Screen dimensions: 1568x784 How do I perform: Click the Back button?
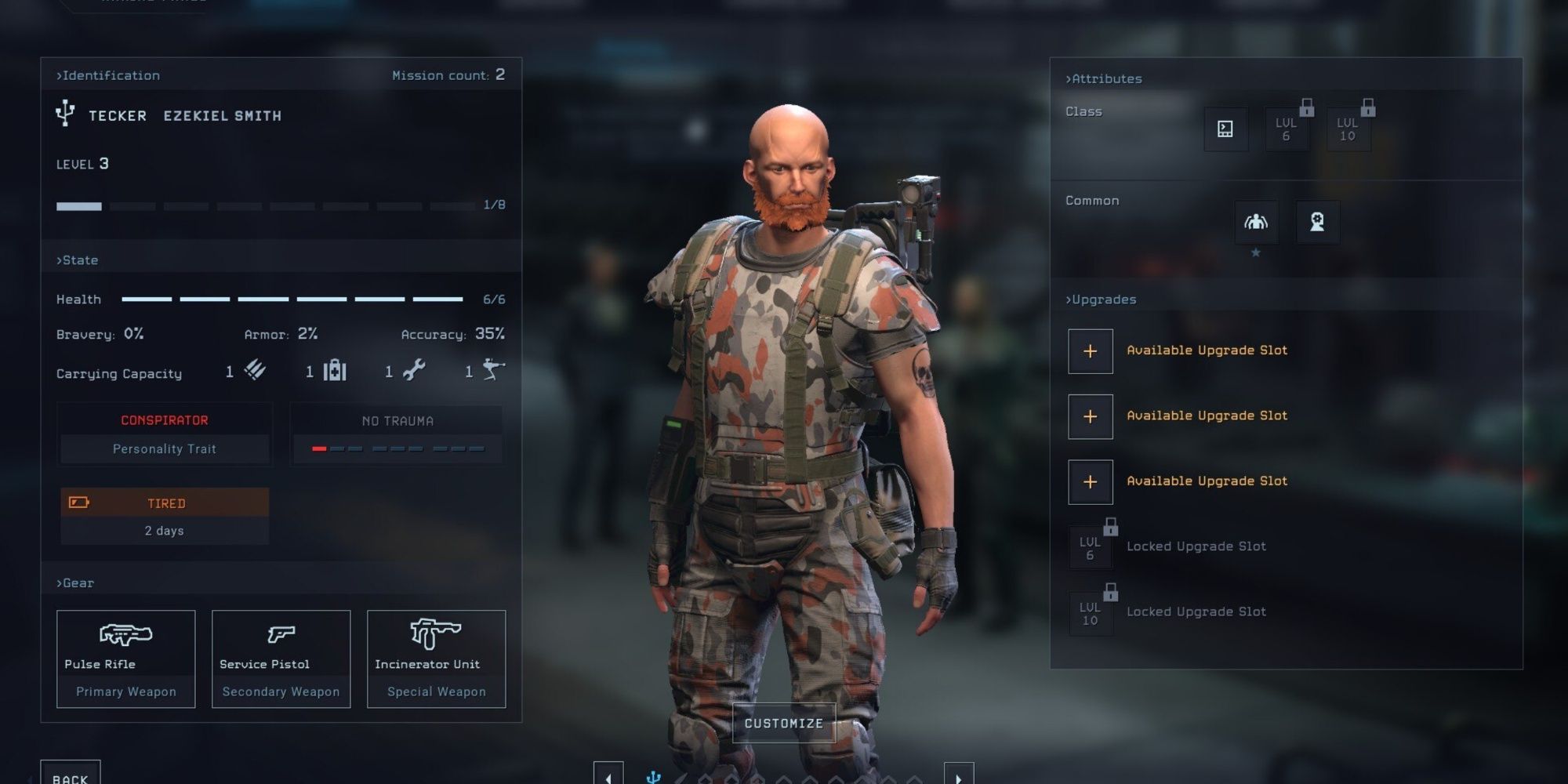[x=72, y=775]
